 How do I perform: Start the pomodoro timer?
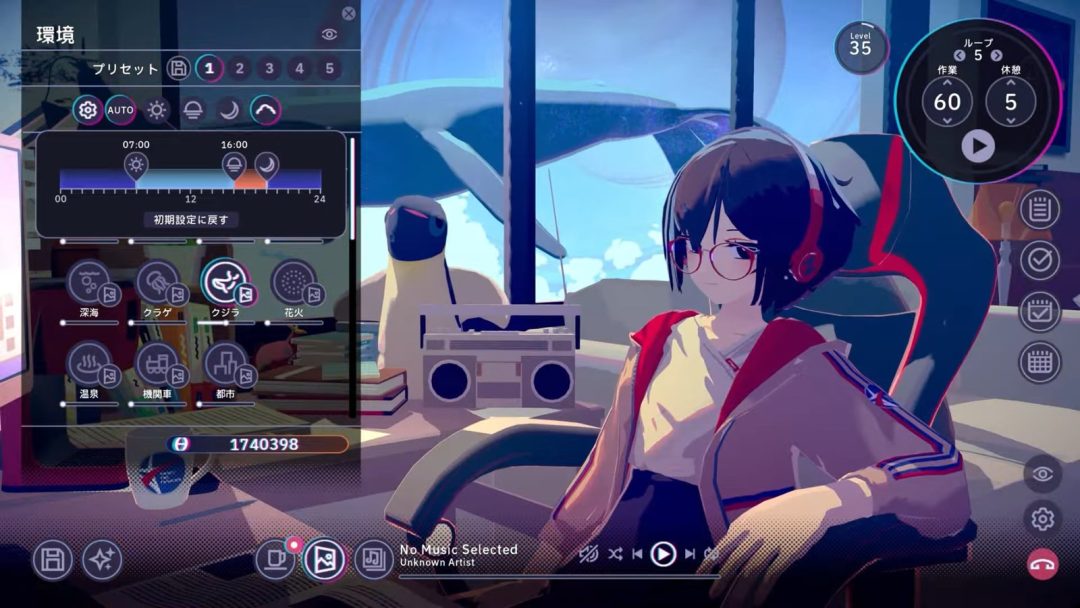click(x=978, y=147)
